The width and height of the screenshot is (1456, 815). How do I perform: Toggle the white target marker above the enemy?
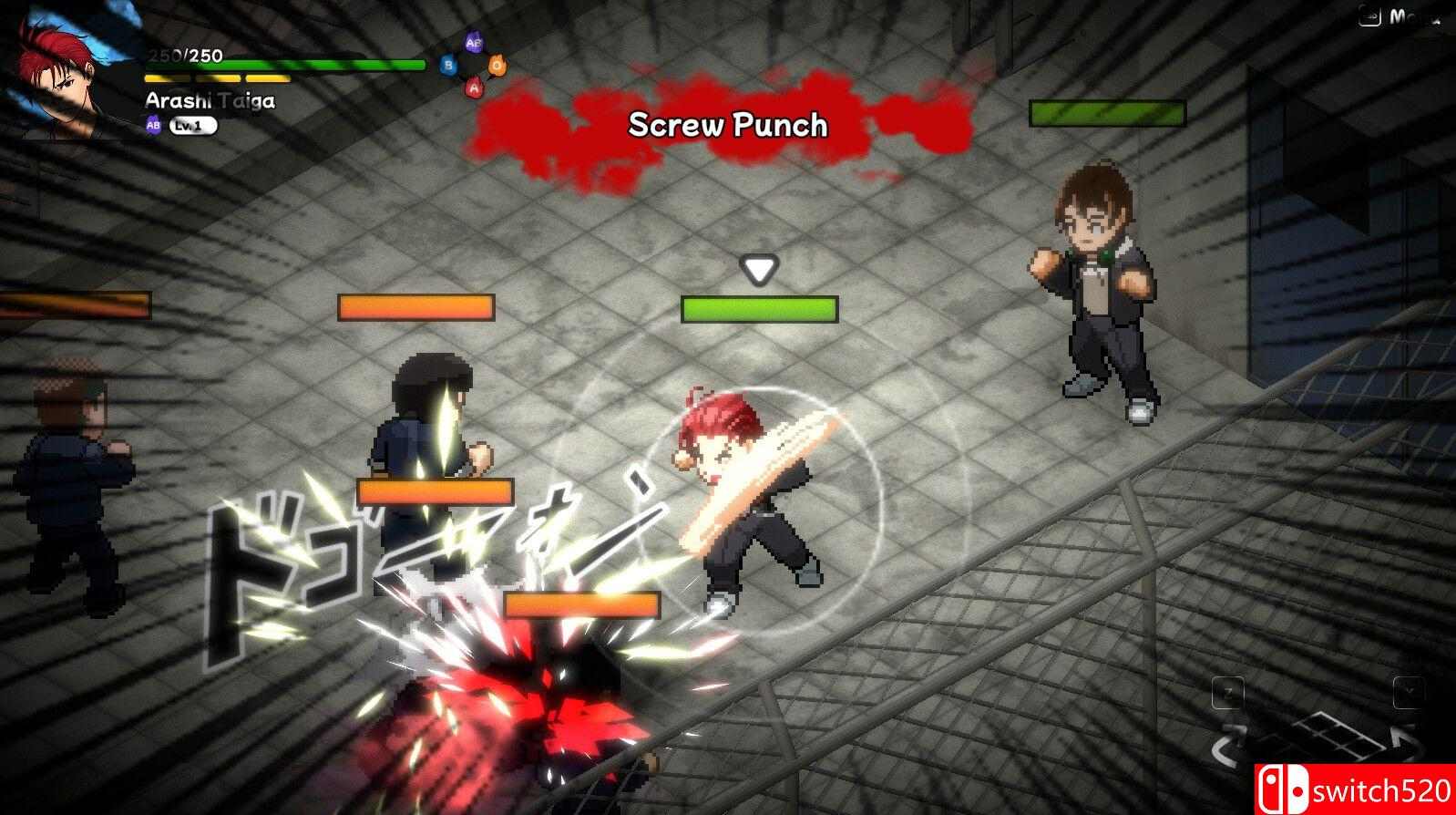coord(757,269)
